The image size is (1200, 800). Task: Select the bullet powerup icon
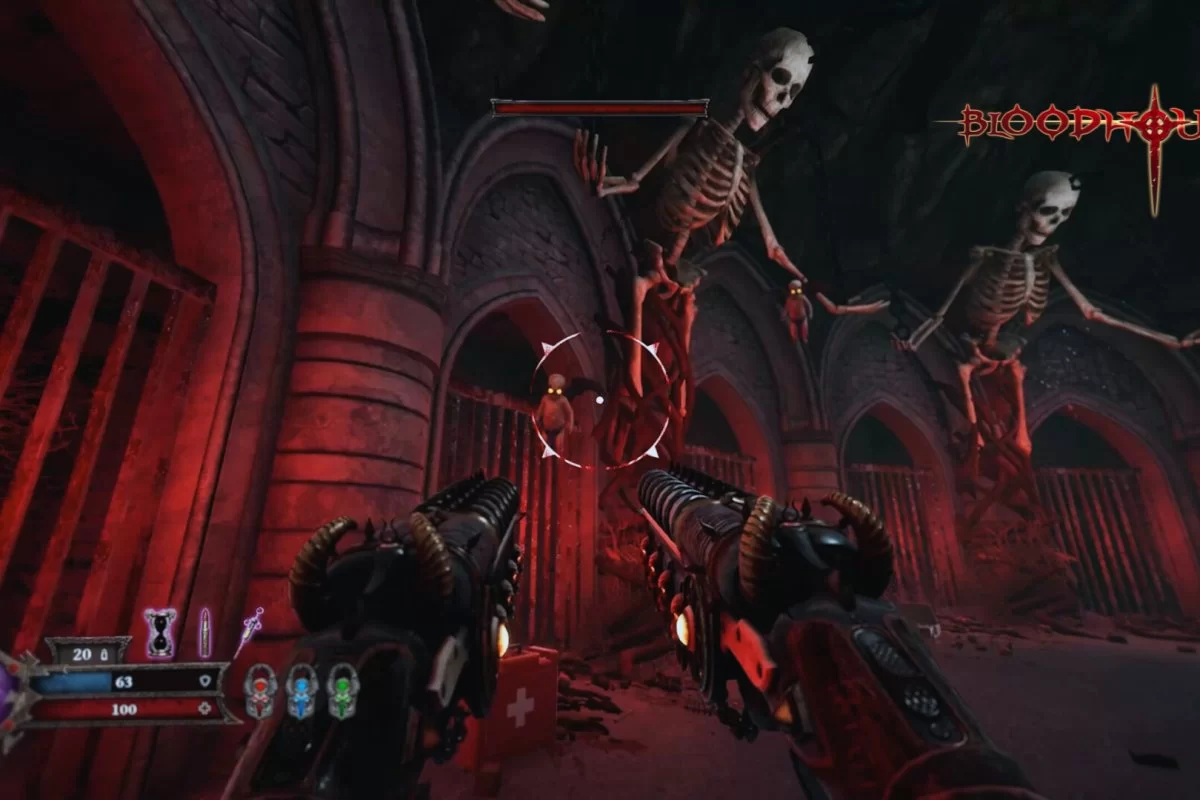click(205, 632)
